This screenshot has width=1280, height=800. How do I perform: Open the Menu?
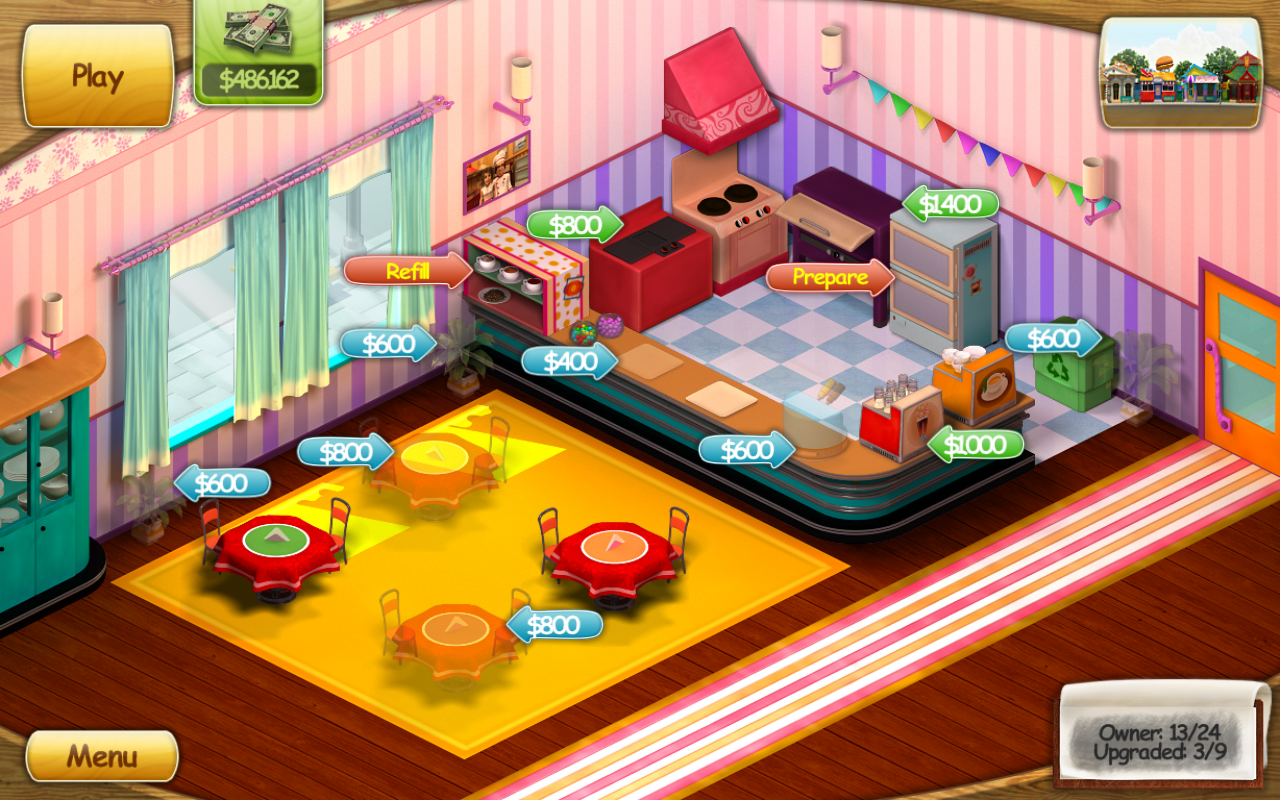click(101, 756)
